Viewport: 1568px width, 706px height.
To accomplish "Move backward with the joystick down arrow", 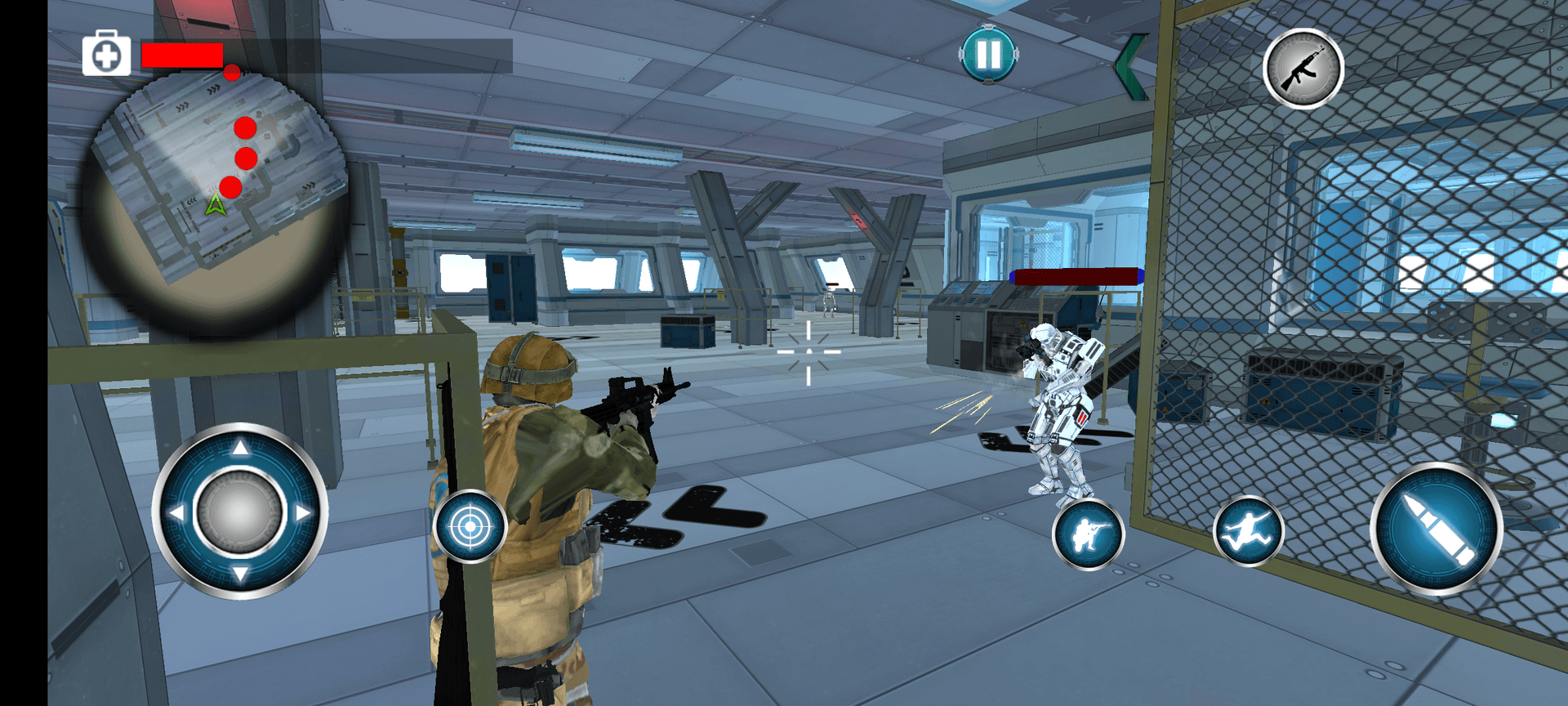I will [x=240, y=574].
